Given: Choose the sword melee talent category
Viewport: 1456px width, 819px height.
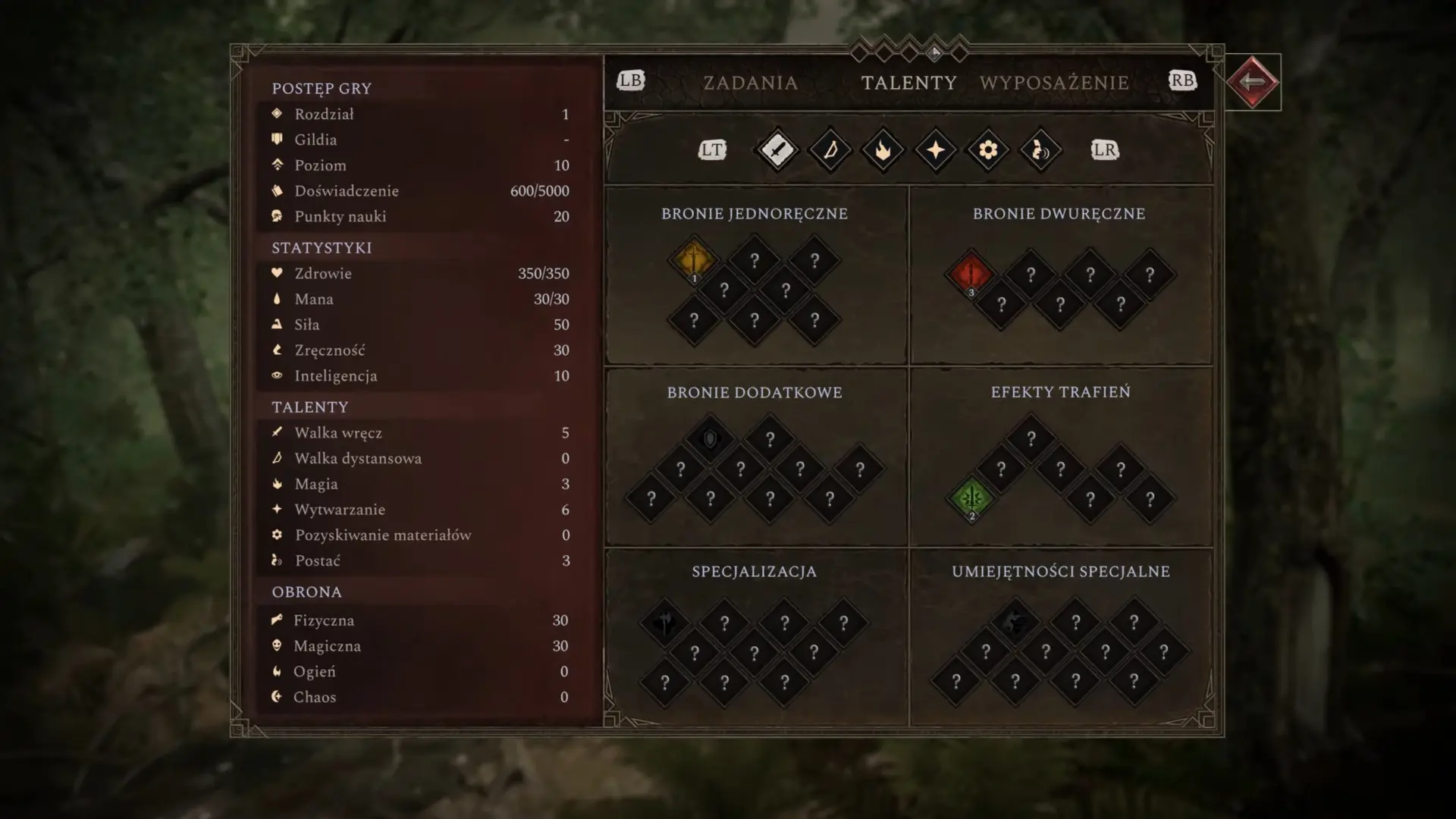Looking at the screenshot, I should (x=777, y=150).
